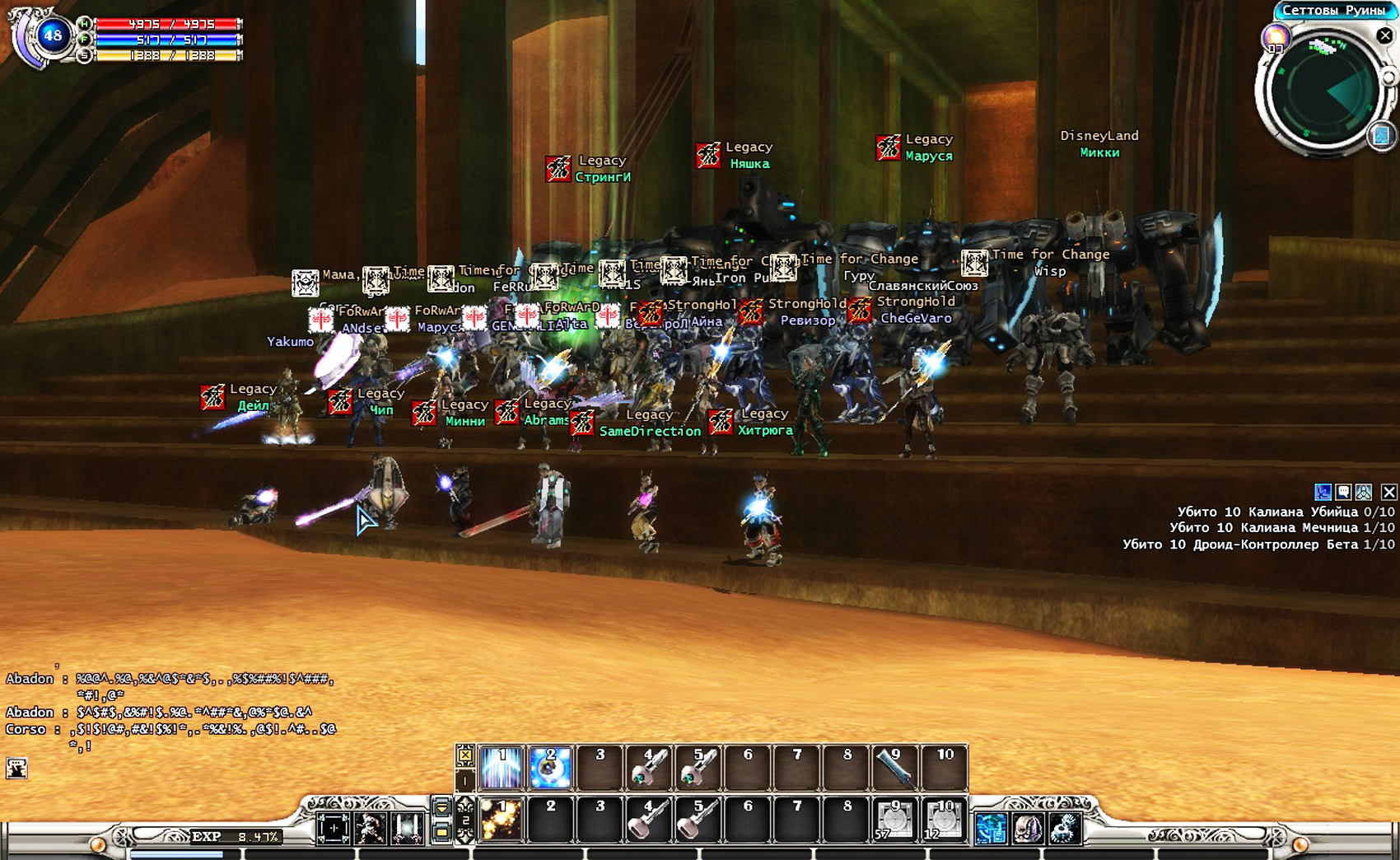Screen dimensions: 1400x860
Task: Click the glowing sun icon beside the radar
Action: (1276, 37)
